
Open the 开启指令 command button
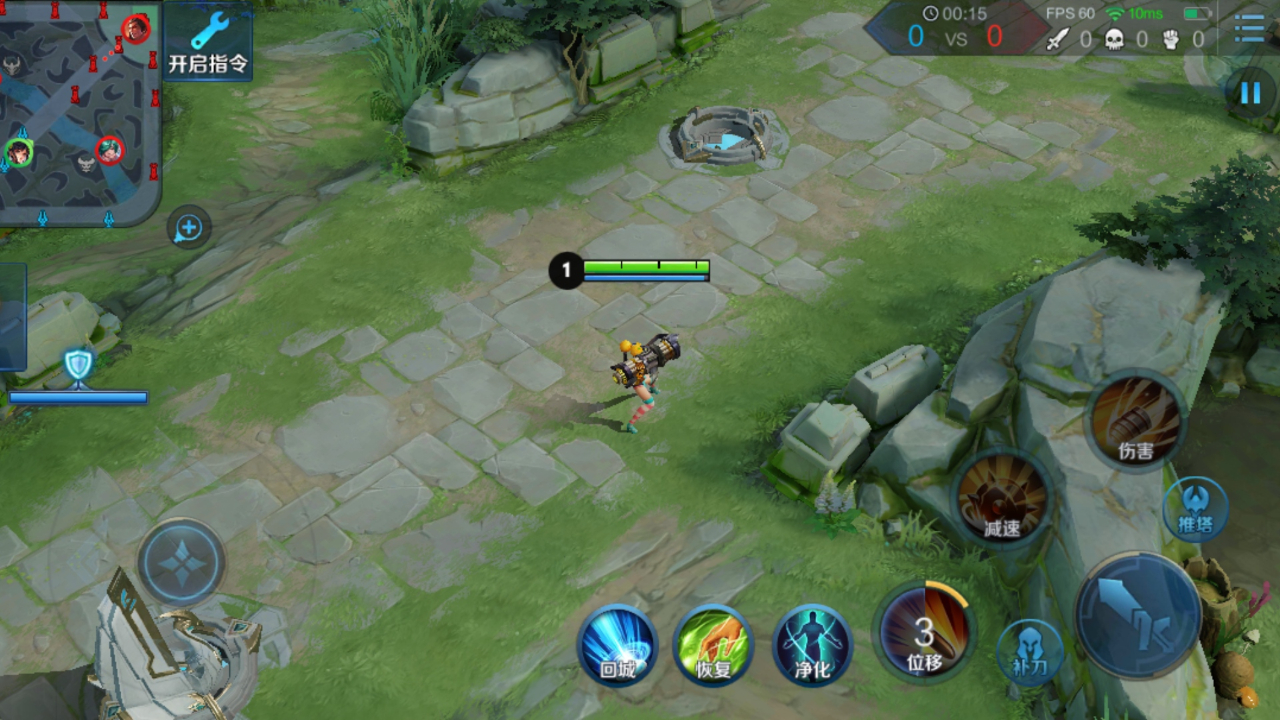(208, 42)
